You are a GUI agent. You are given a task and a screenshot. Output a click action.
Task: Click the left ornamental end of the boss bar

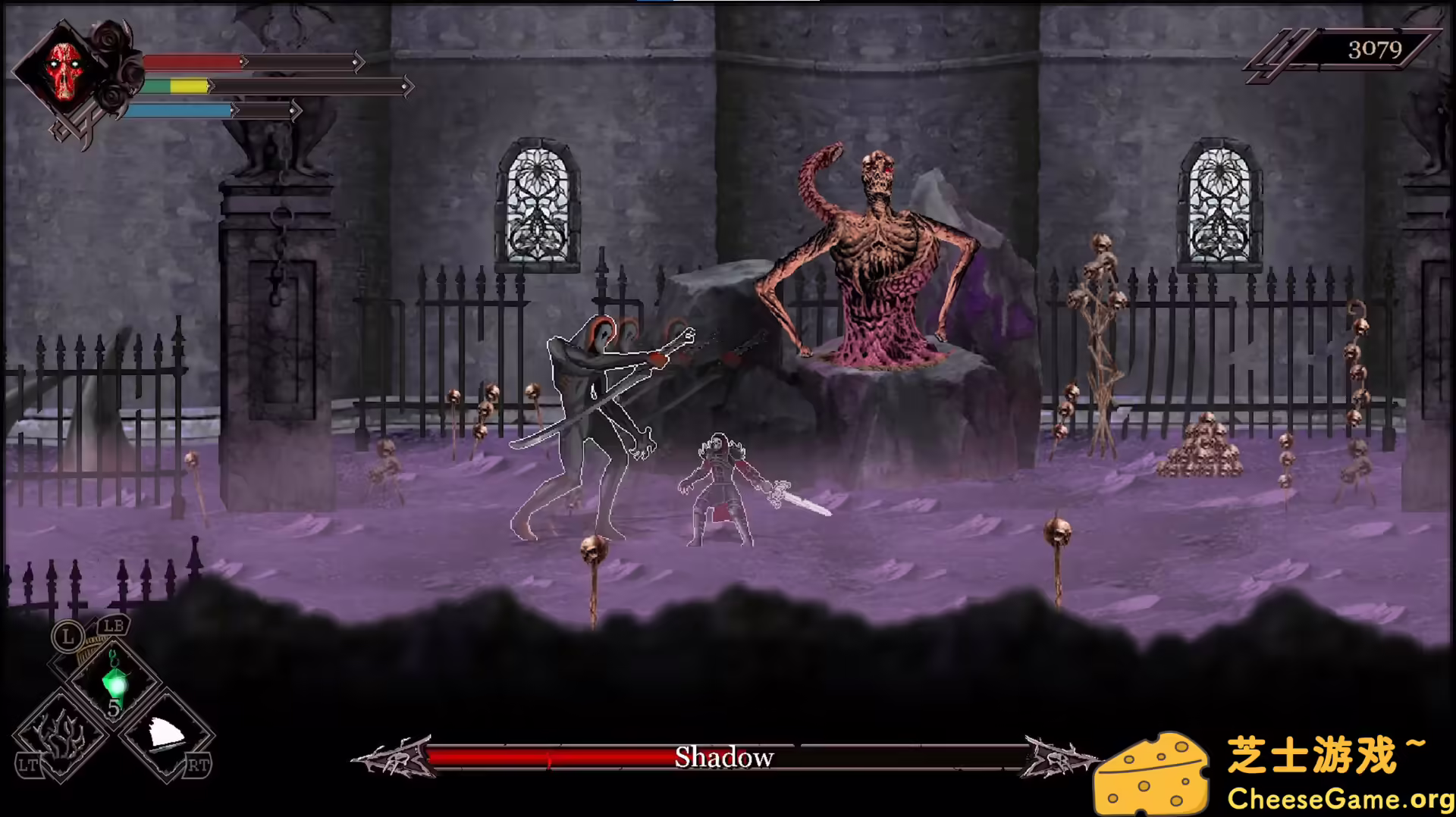click(394, 756)
